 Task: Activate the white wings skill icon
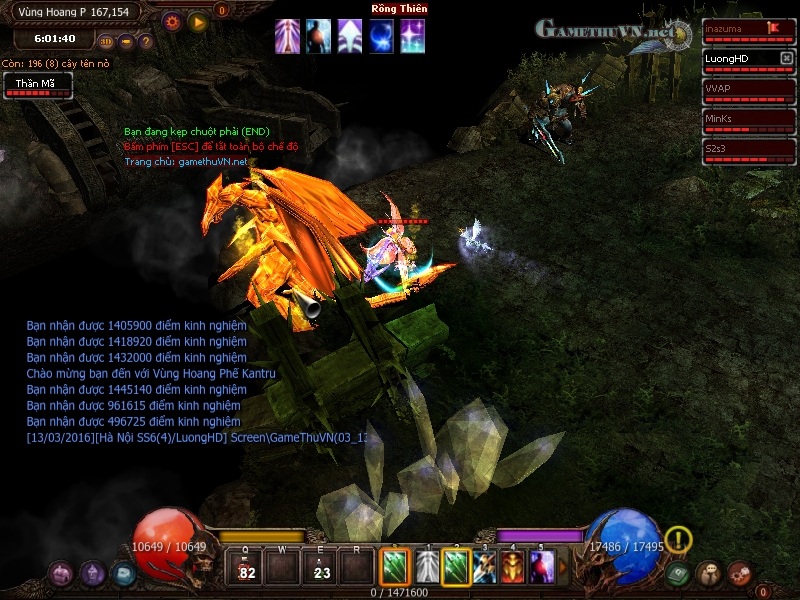click(x=427, y=567)
